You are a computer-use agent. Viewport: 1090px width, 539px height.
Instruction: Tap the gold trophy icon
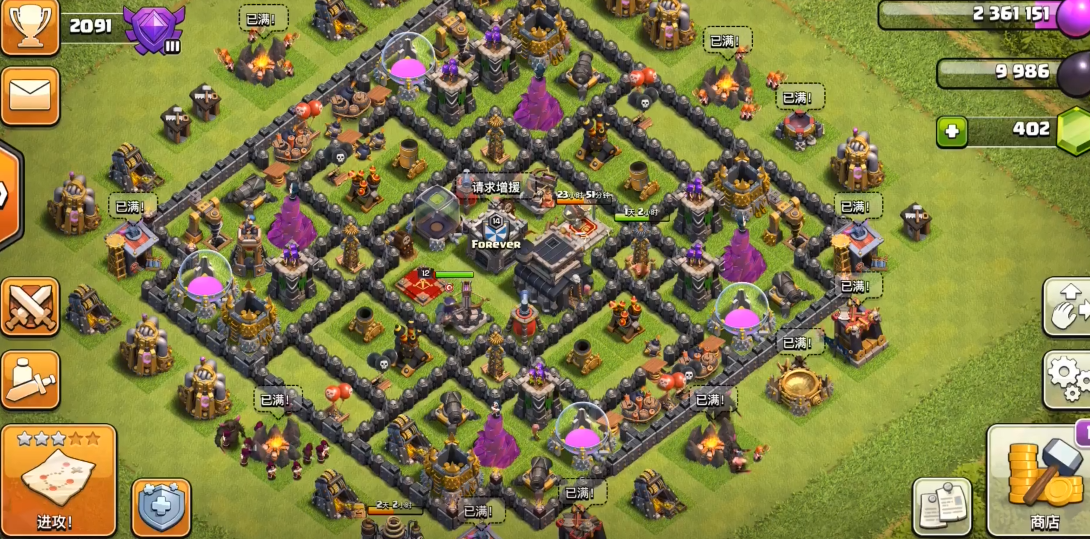tap(28, 27)
